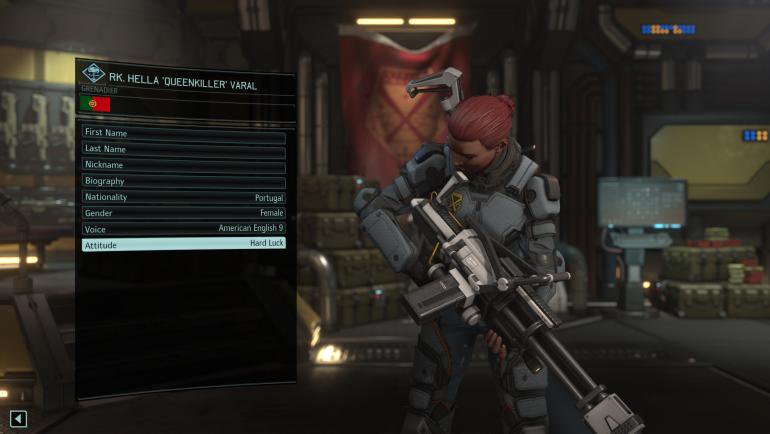Viewport: 770px width, 434px height.
Task: Click the back arrow button
Action: coord(18,418)
